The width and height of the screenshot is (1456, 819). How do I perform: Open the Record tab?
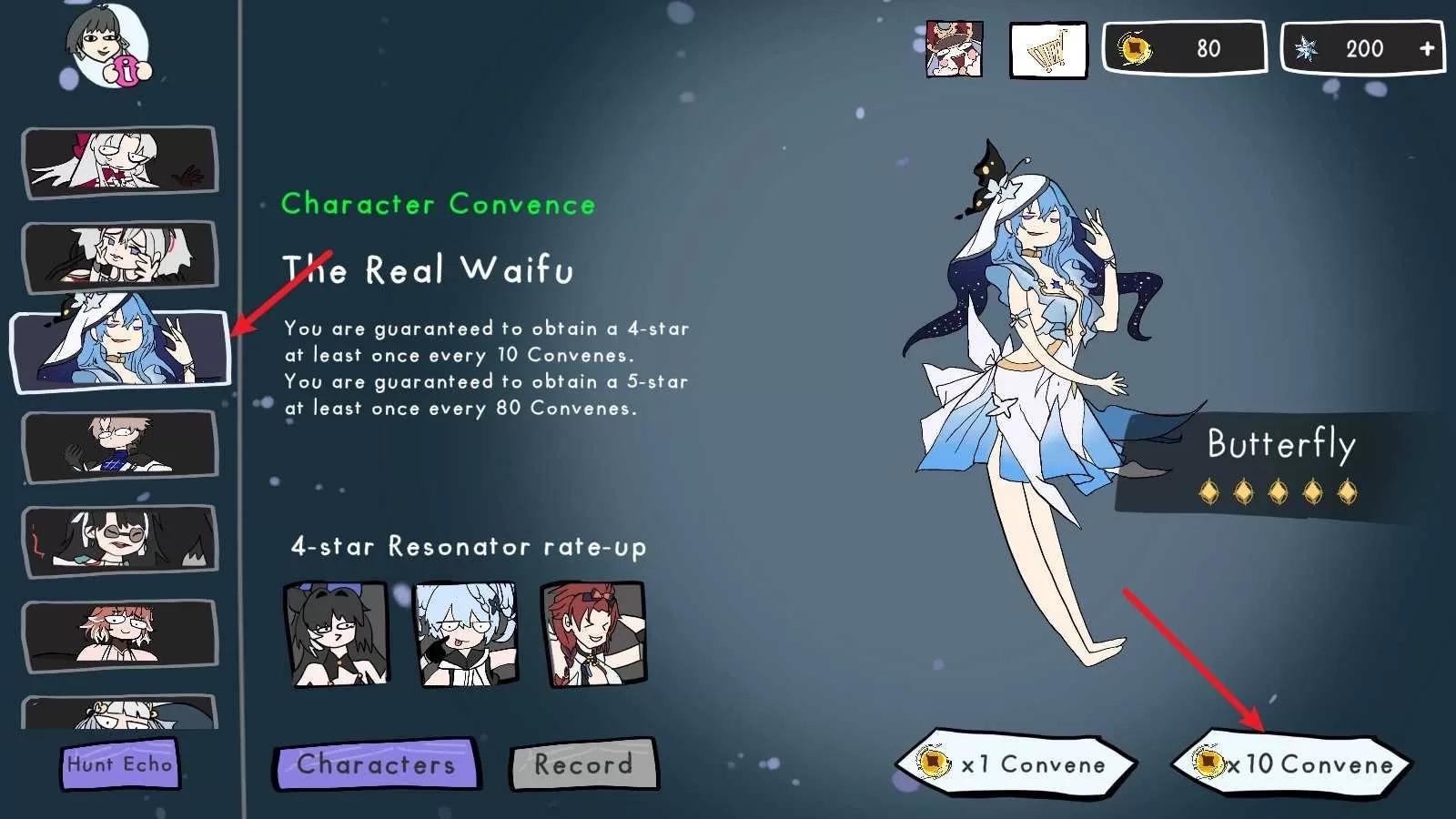point(583,764)
